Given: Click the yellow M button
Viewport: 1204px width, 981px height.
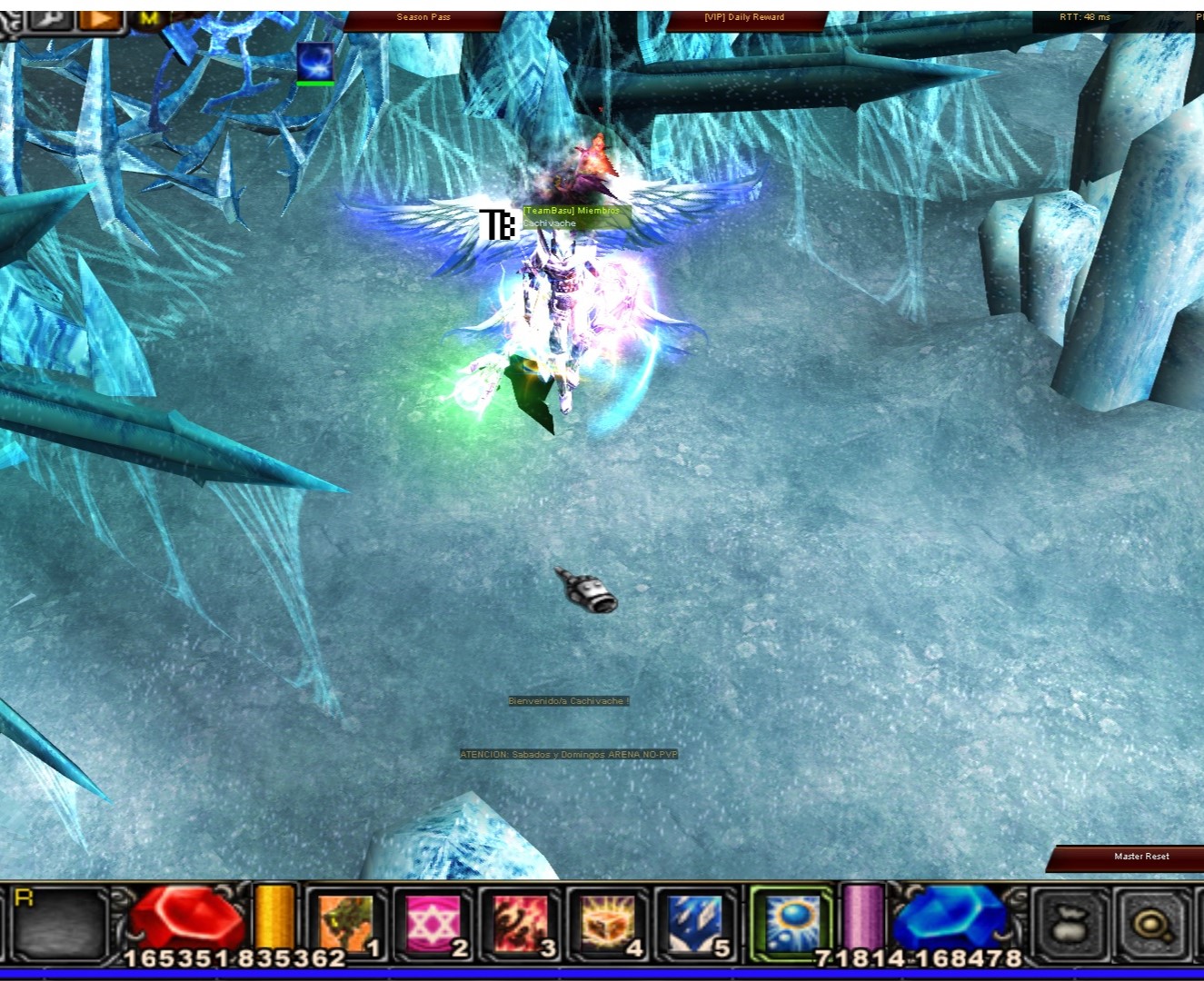Looking at the screenshot, I should pos(150,17).
